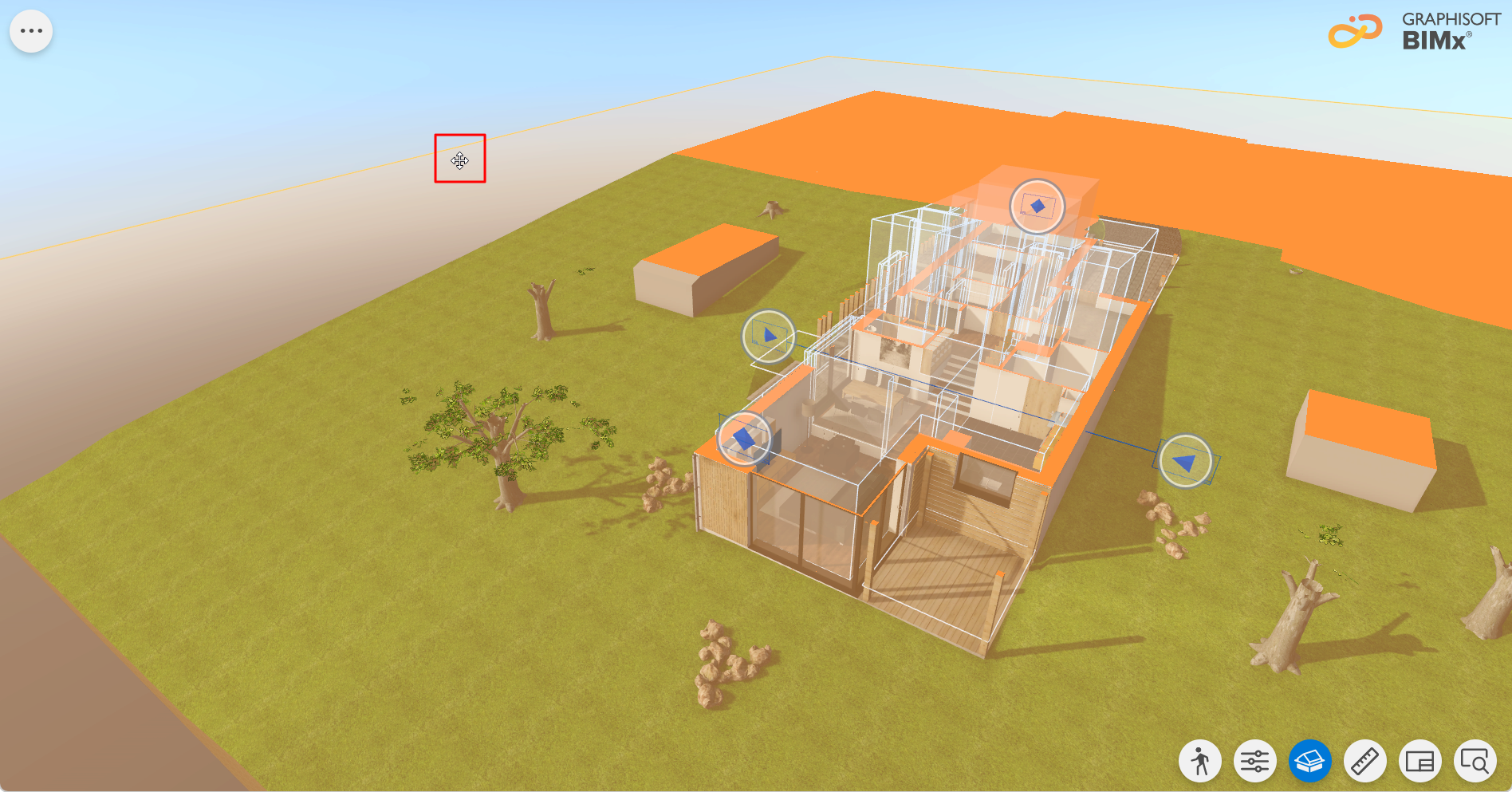Image resolution: width=1512 pixels, height=792 pixels.
Task: Toggle the blue 3D cutaway house button
Action: [x=1310, y=762]
